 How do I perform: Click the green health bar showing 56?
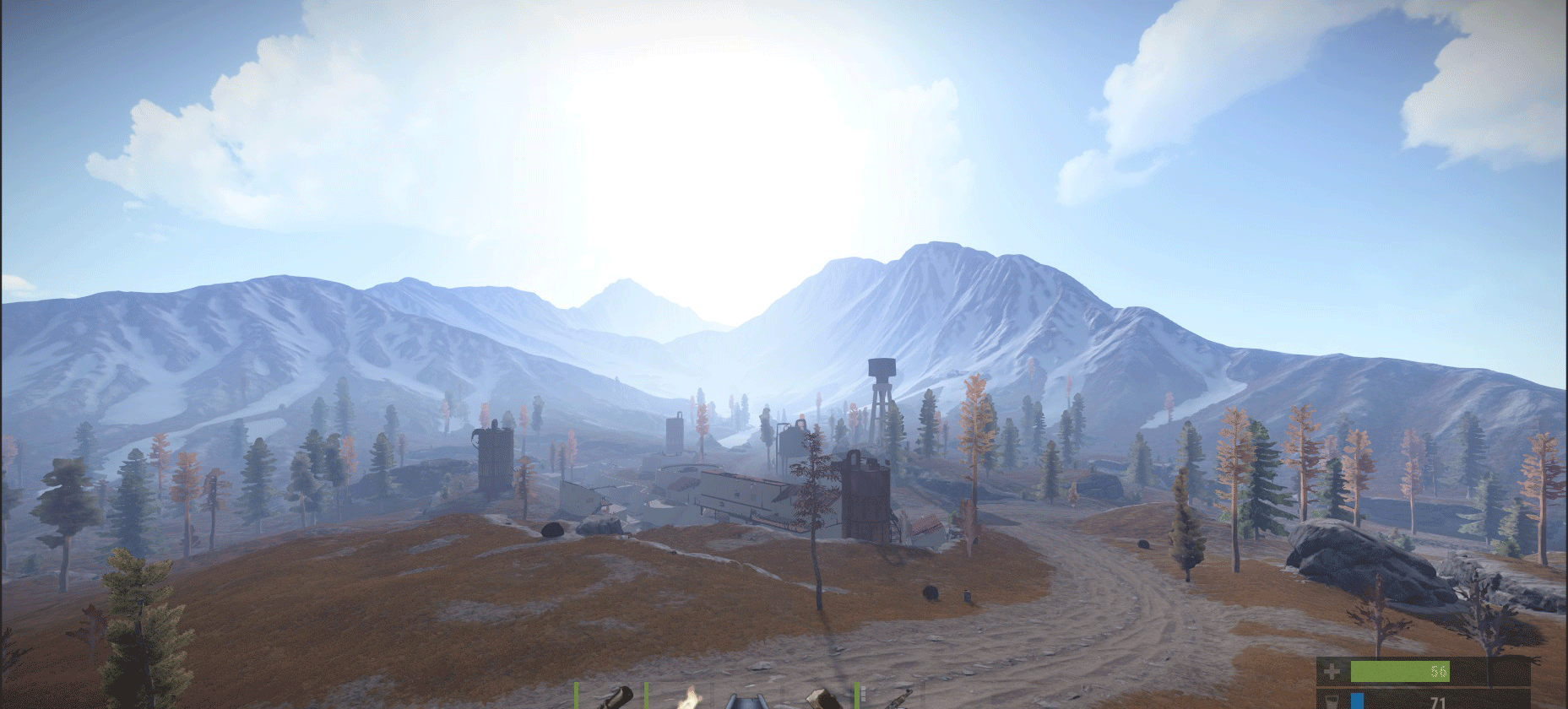pos(1400,672)
